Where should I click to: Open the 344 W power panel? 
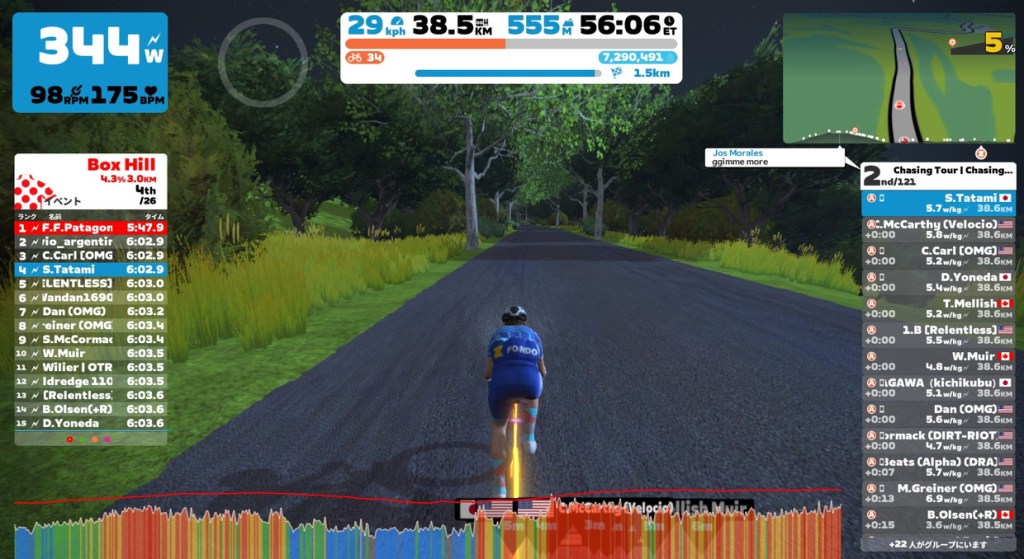(x=90, y=62)
